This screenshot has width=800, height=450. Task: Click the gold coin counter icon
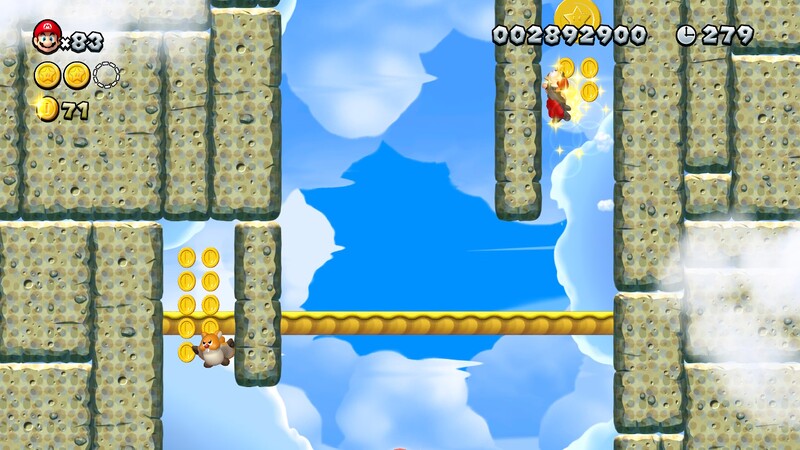click(x=46, y=109)
